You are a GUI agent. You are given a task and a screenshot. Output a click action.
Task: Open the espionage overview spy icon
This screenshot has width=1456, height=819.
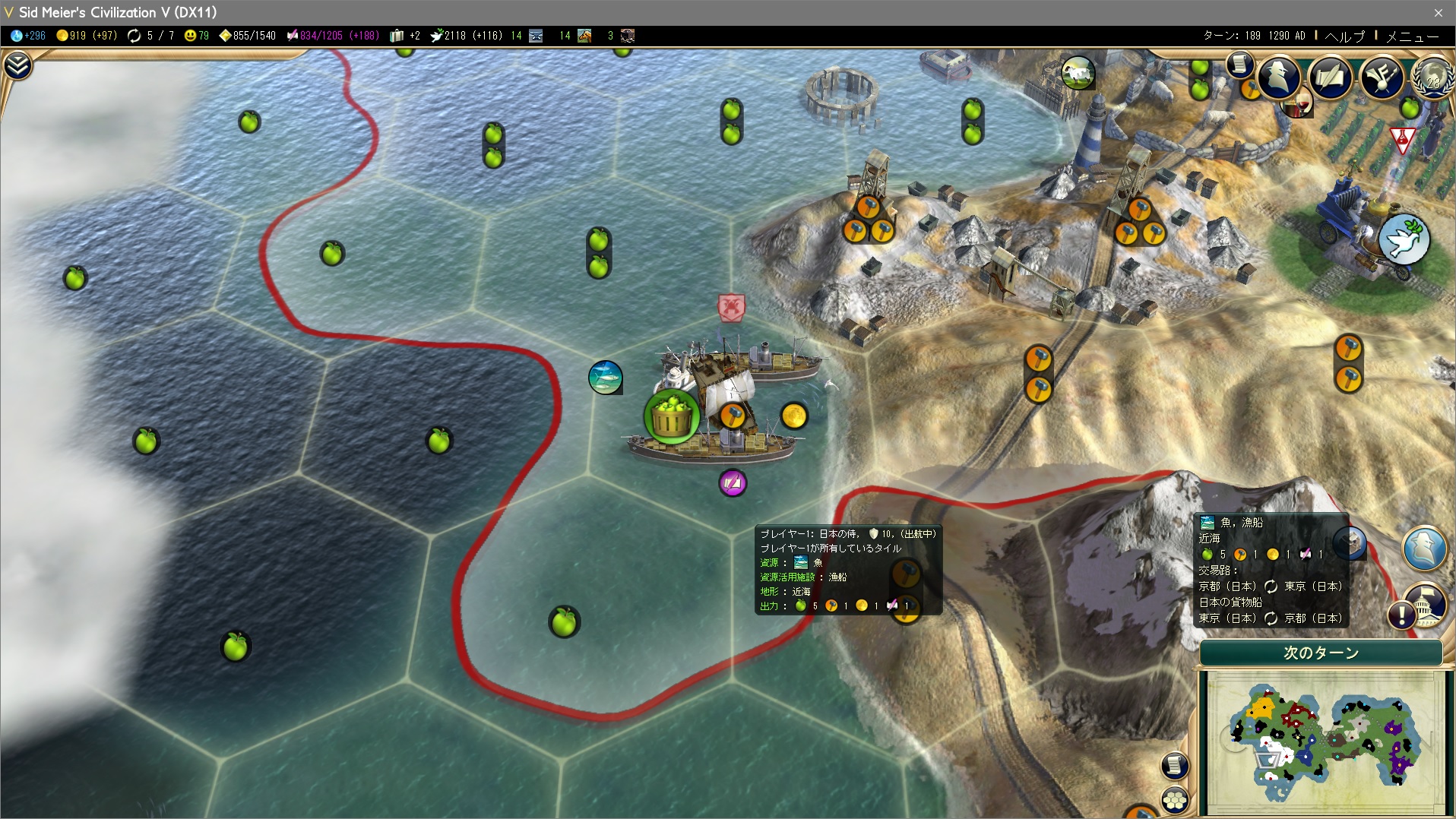[1279, 77]
